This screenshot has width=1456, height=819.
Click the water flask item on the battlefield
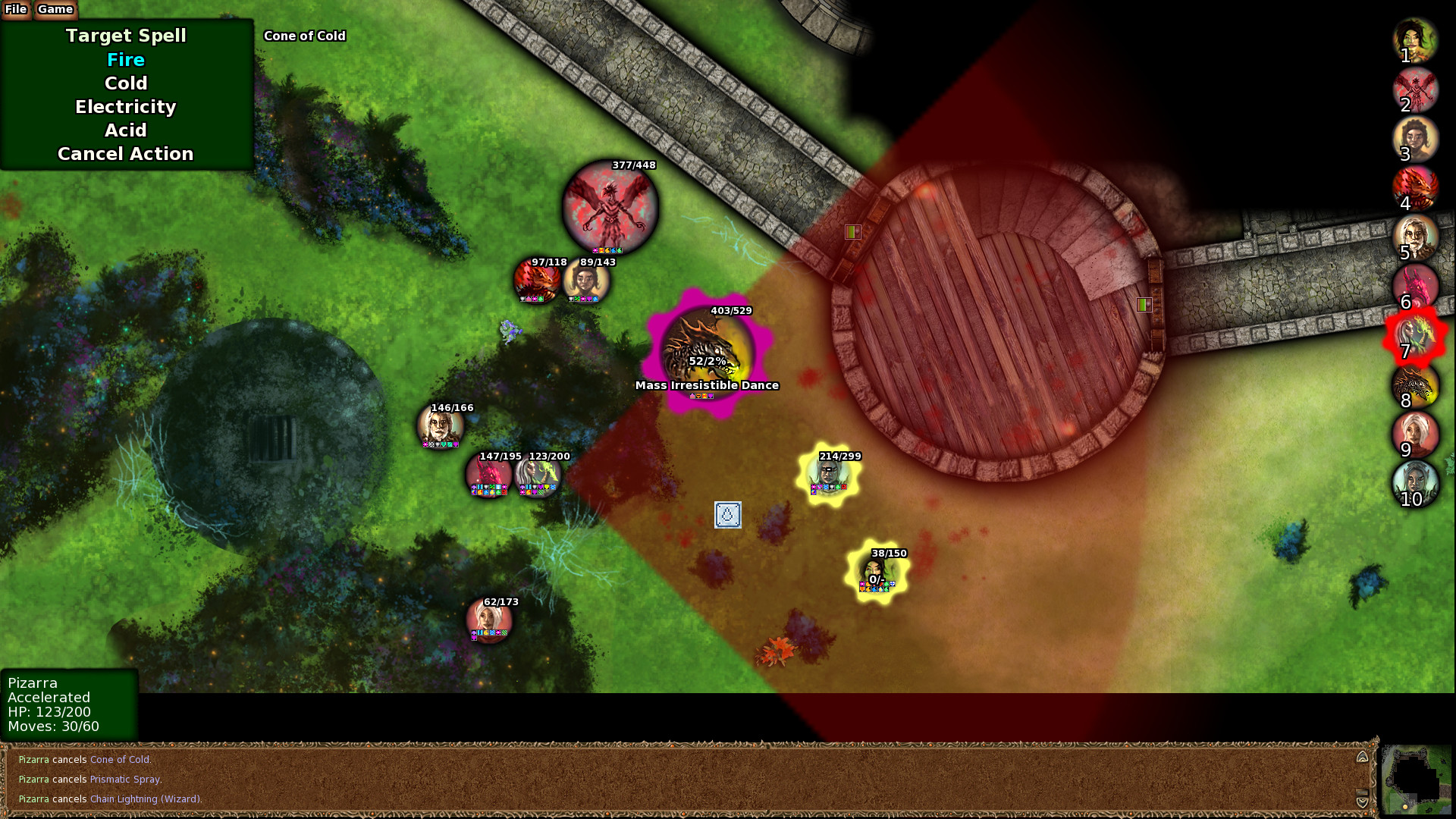727,516
